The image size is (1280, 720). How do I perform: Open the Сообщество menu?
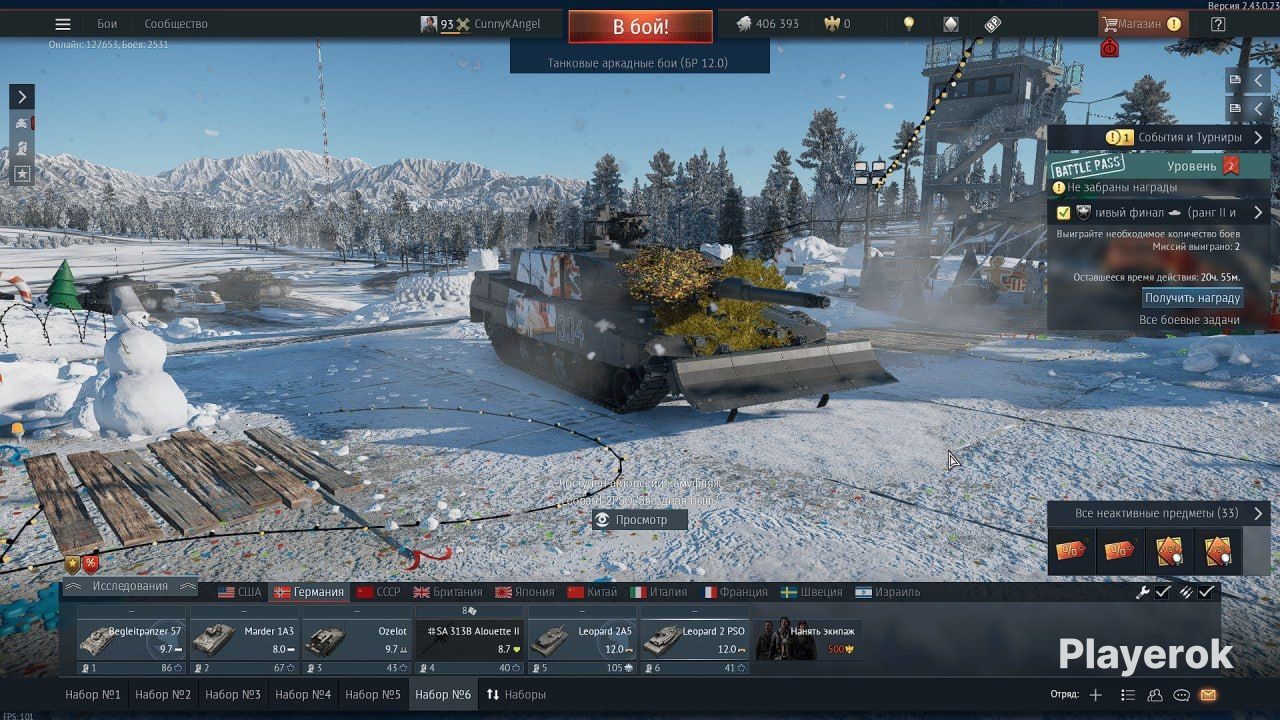click(x=176, y=24)
